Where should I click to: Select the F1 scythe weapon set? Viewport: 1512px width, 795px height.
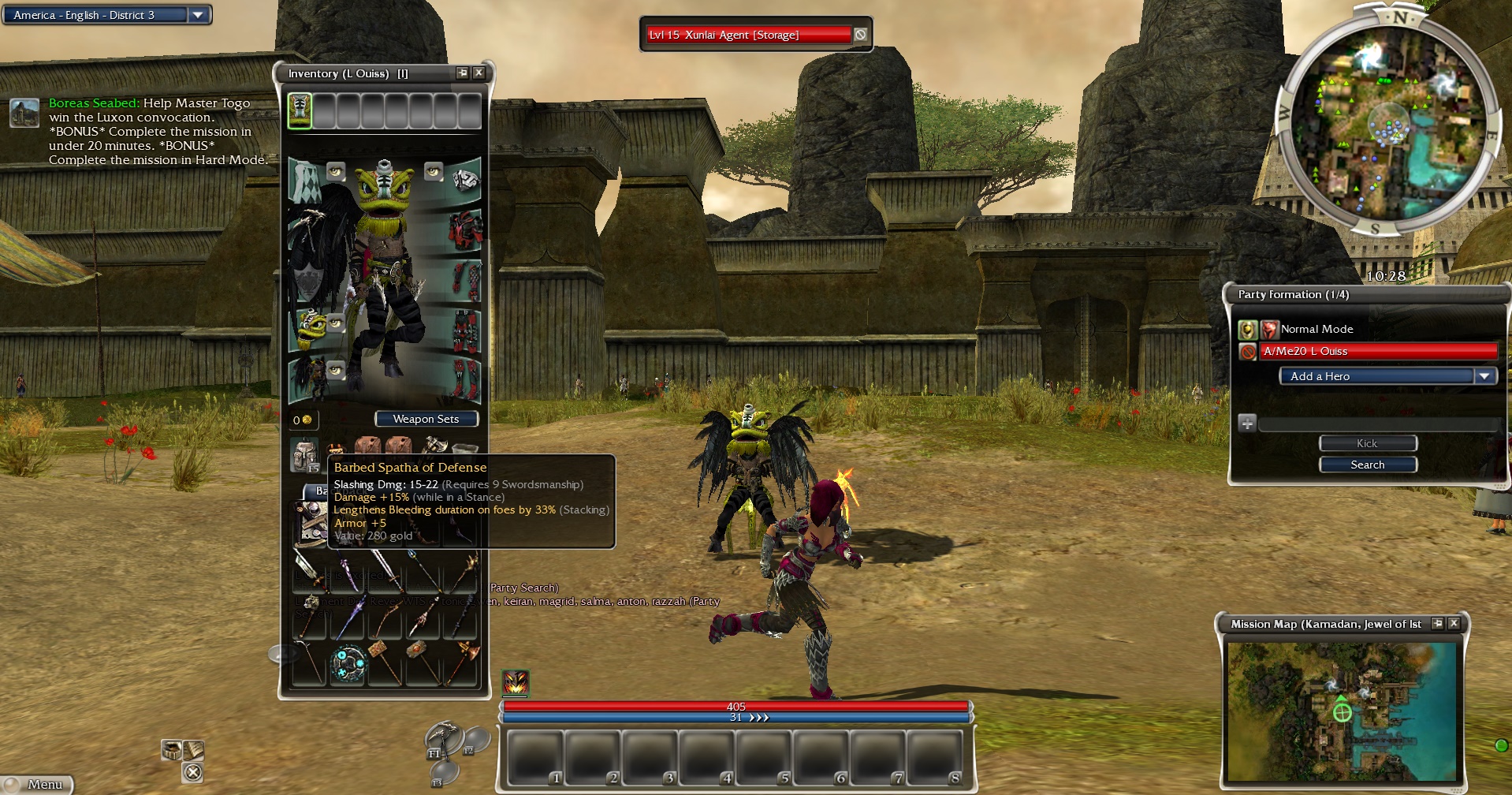click(441, 739)
